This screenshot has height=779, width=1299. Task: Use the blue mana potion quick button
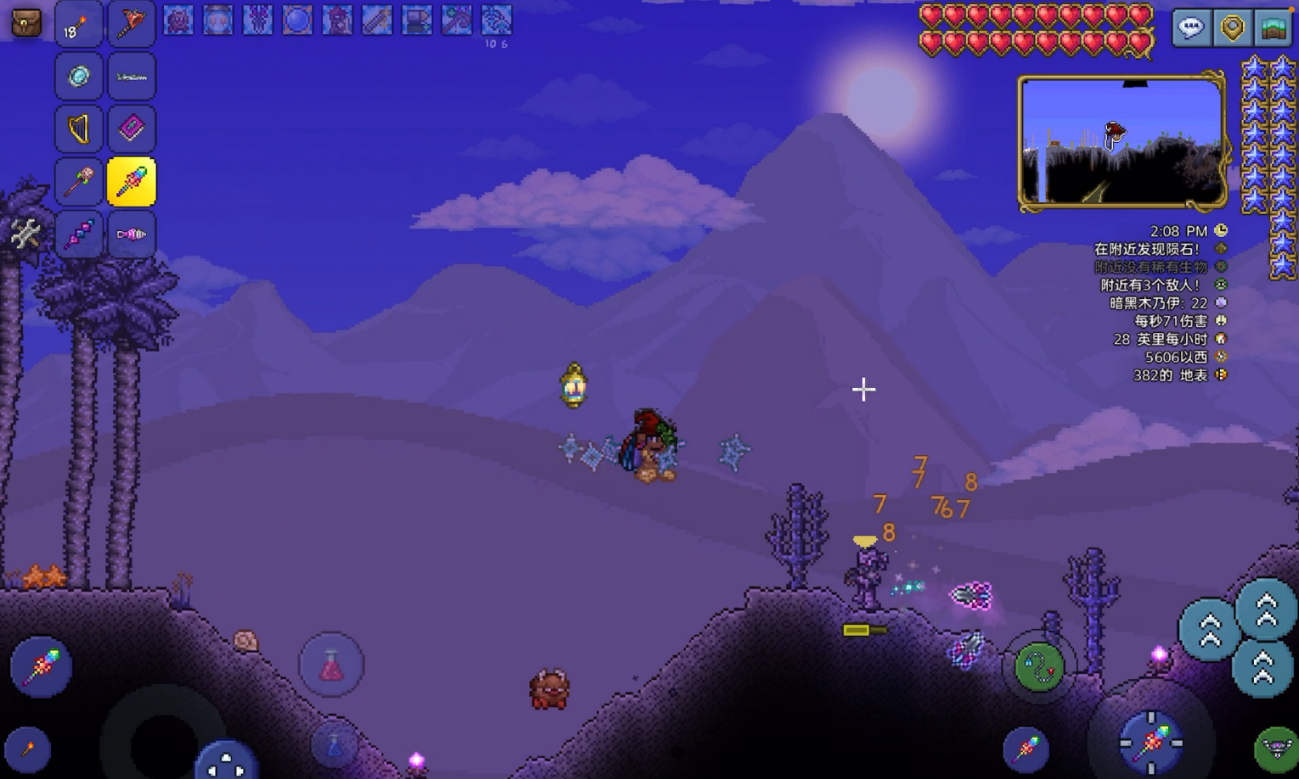coord(334,744)
